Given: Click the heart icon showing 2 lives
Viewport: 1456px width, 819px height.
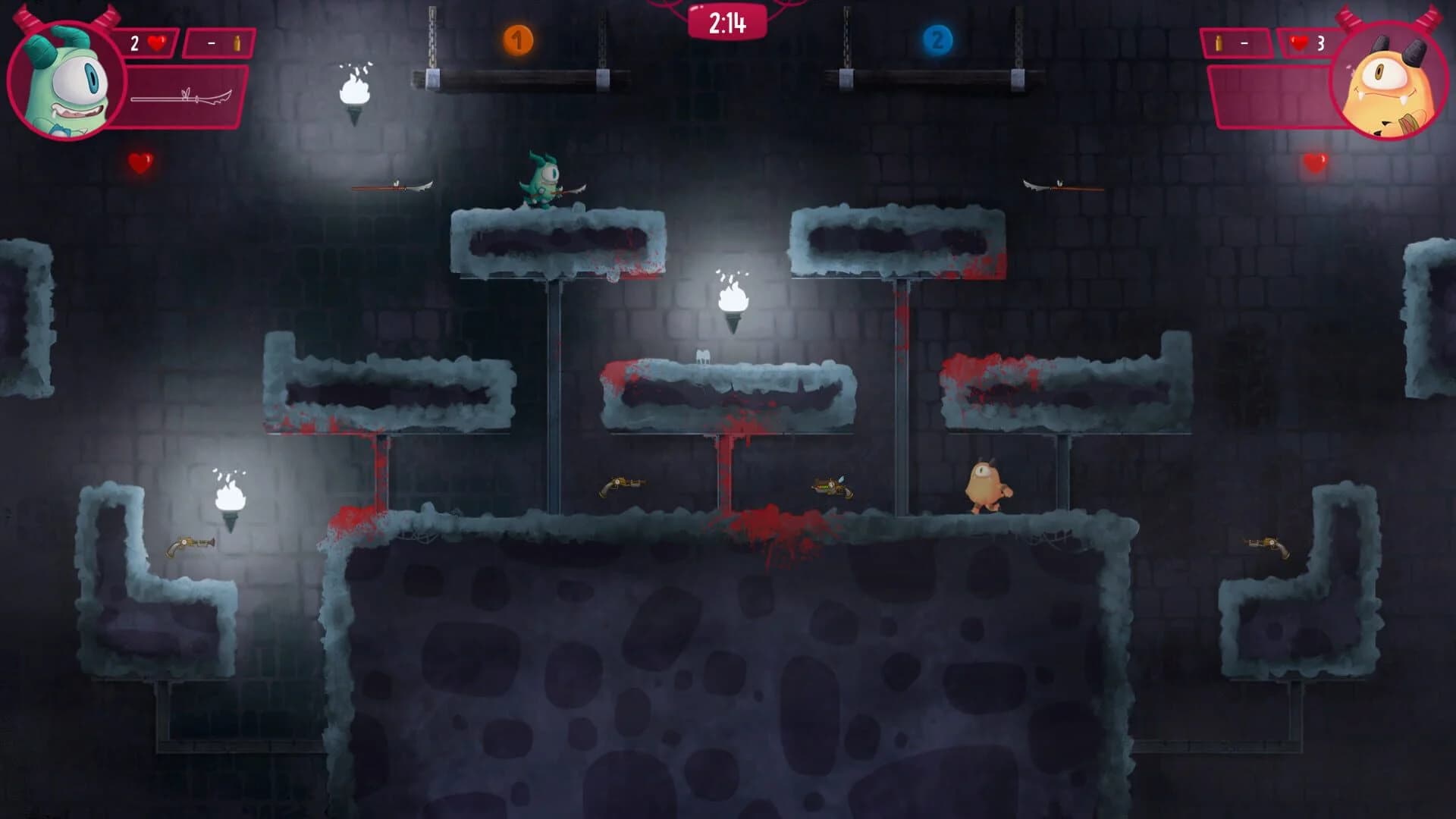Looking at the screenshot, I should click(156, 44).
